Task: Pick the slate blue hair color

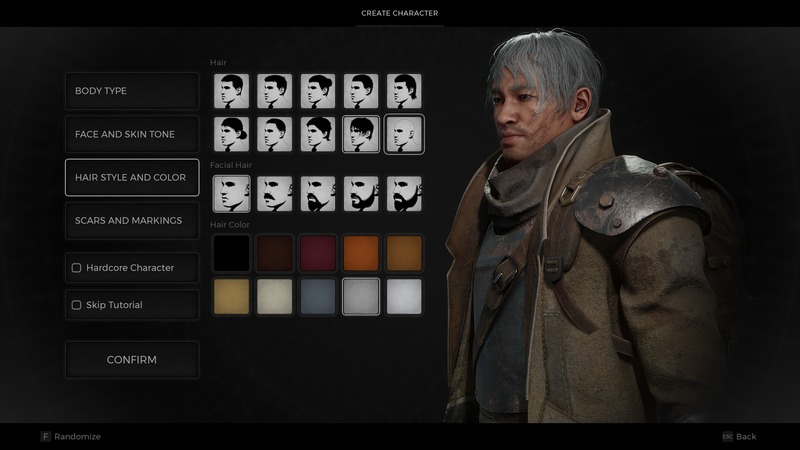Action: 317,296
